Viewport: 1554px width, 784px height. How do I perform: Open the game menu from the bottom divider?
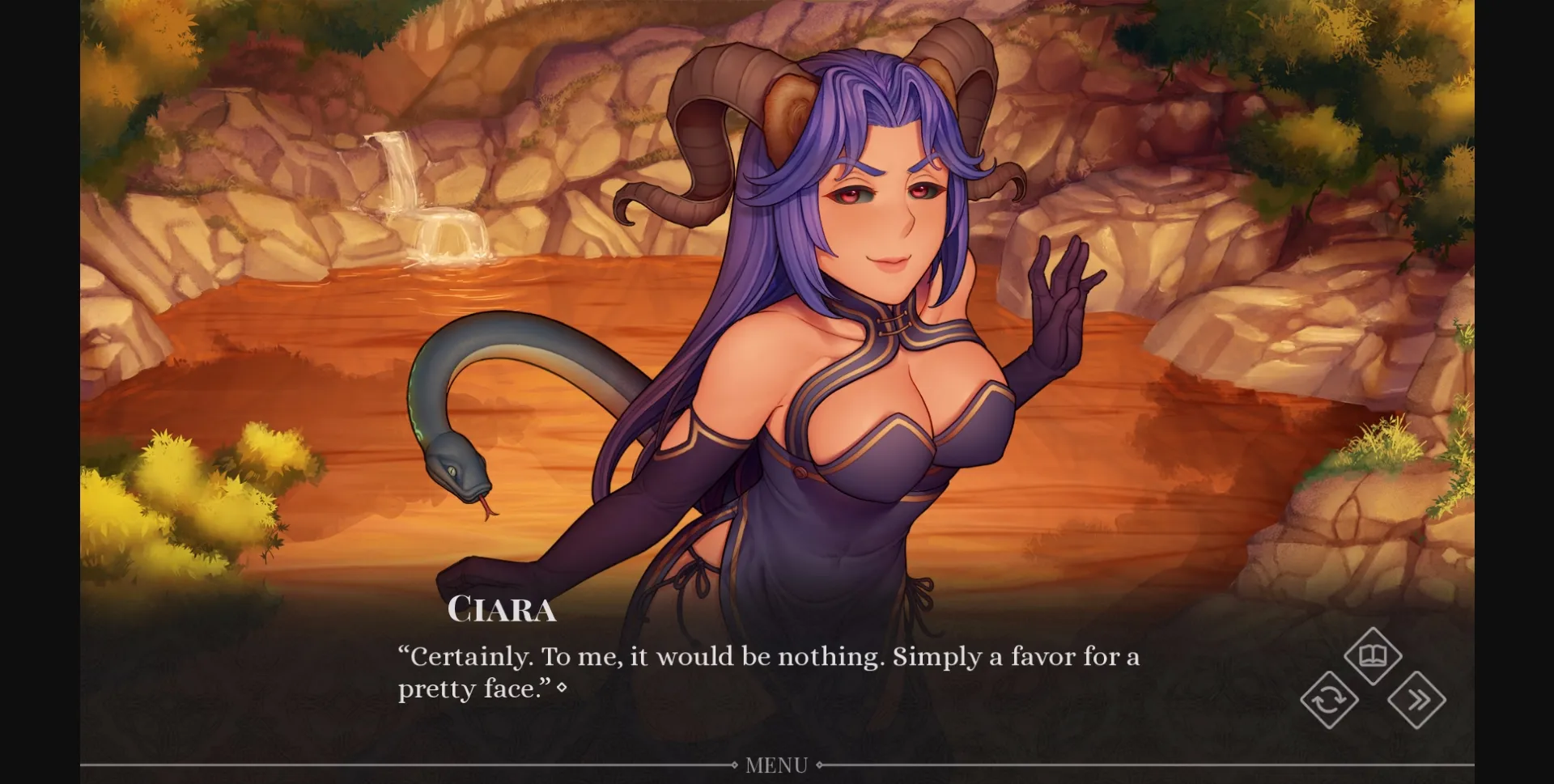coord(777,764)
